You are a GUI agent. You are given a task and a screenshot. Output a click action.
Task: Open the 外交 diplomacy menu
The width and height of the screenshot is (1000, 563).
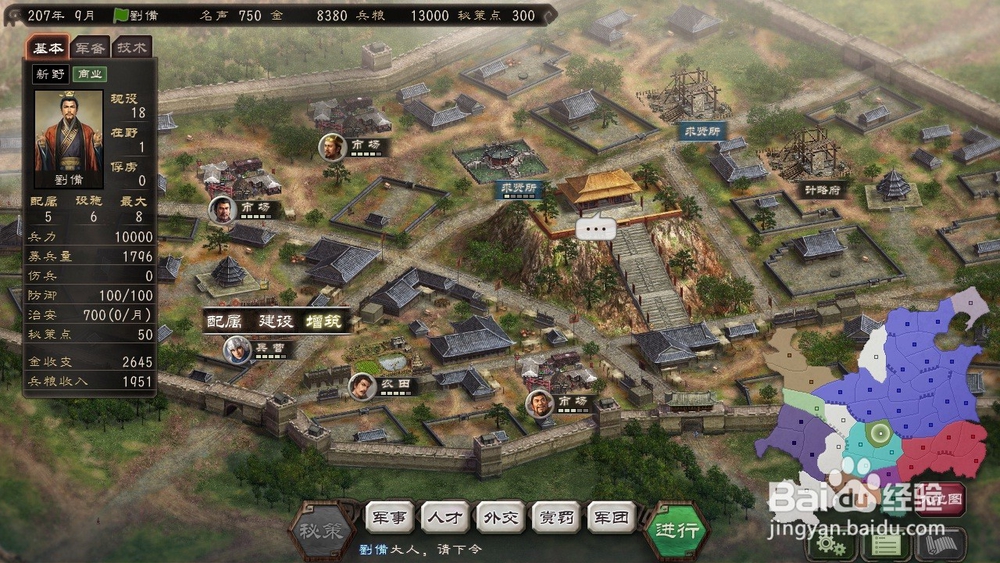pos(501,518)
